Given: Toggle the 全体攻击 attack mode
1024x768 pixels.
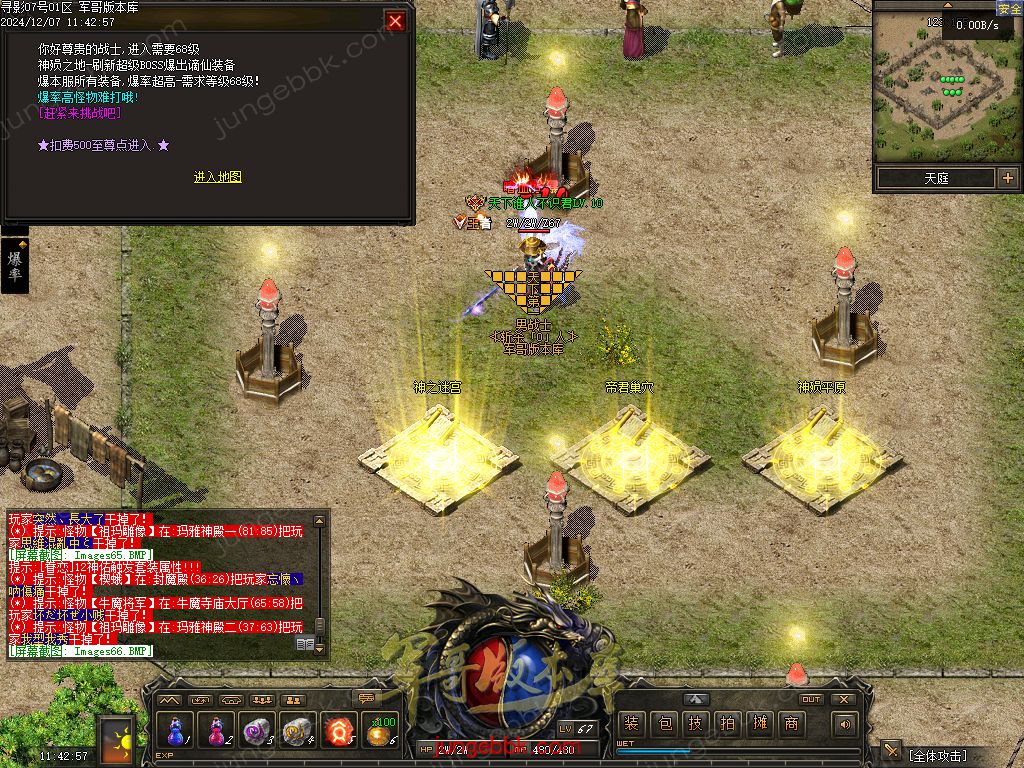Looking at the screenshot, I should (x=950, y=753).
